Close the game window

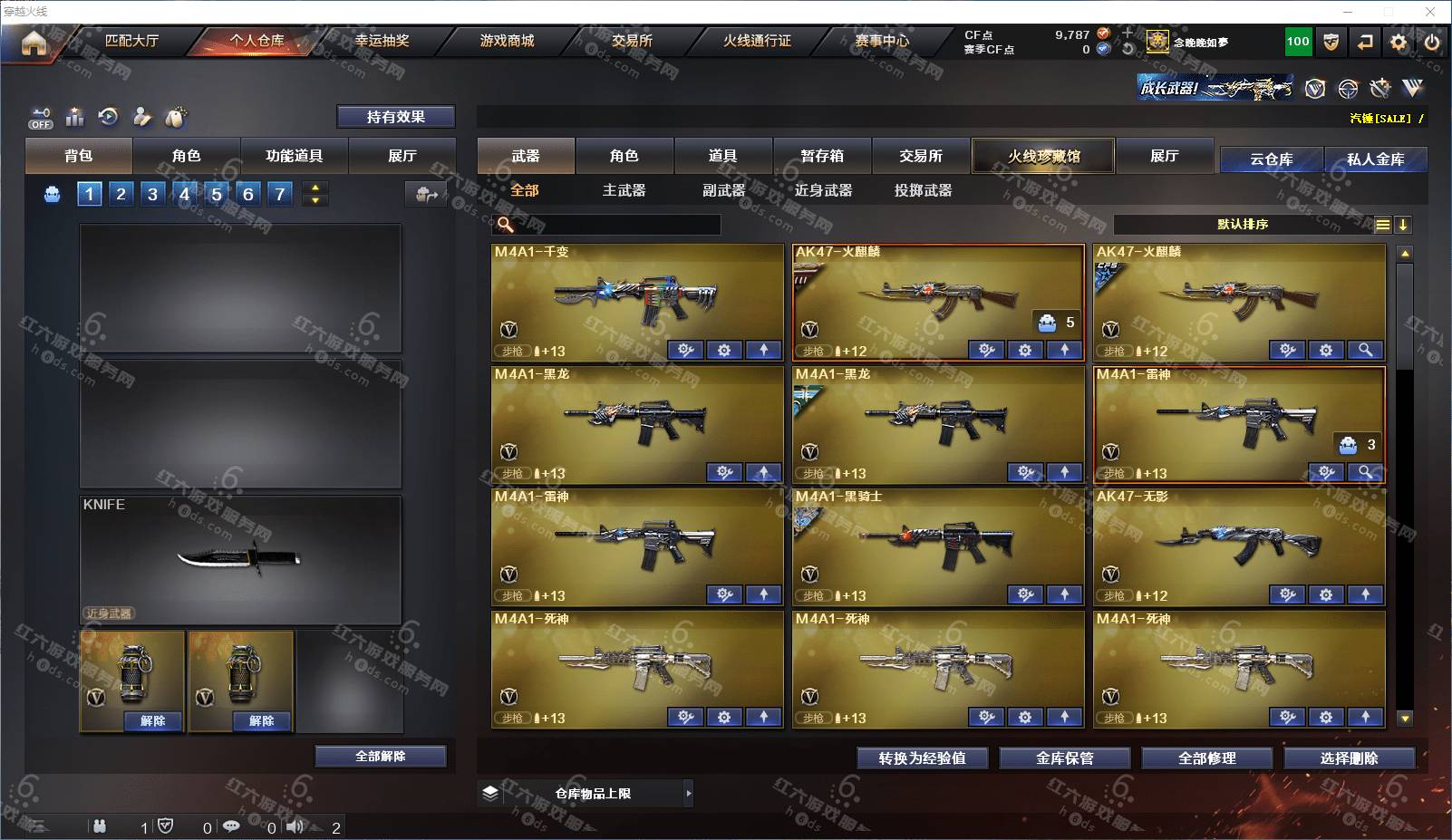(x=1430, y=12)
